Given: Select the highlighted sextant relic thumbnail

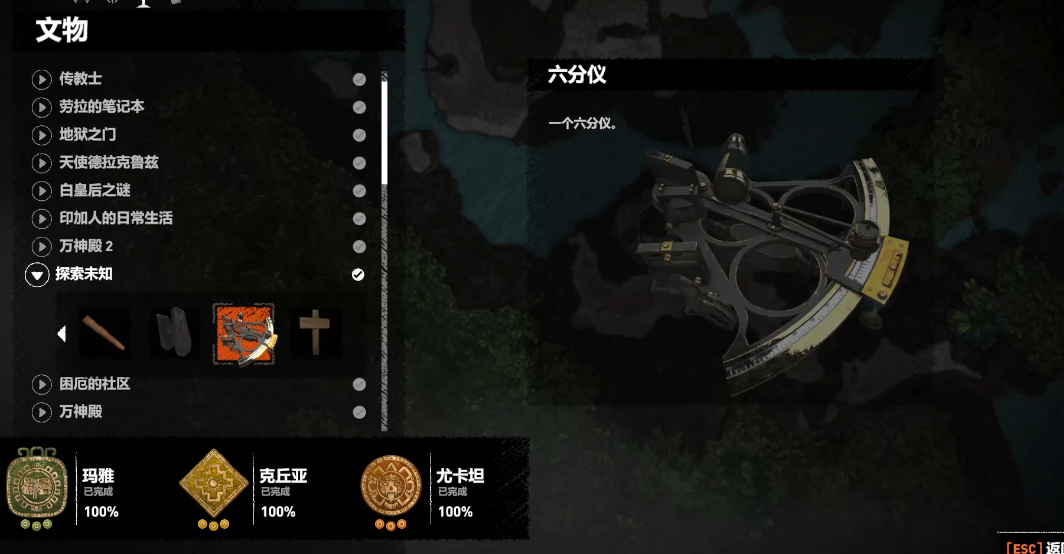Looking at the screenshot, I should pos(243,334).
